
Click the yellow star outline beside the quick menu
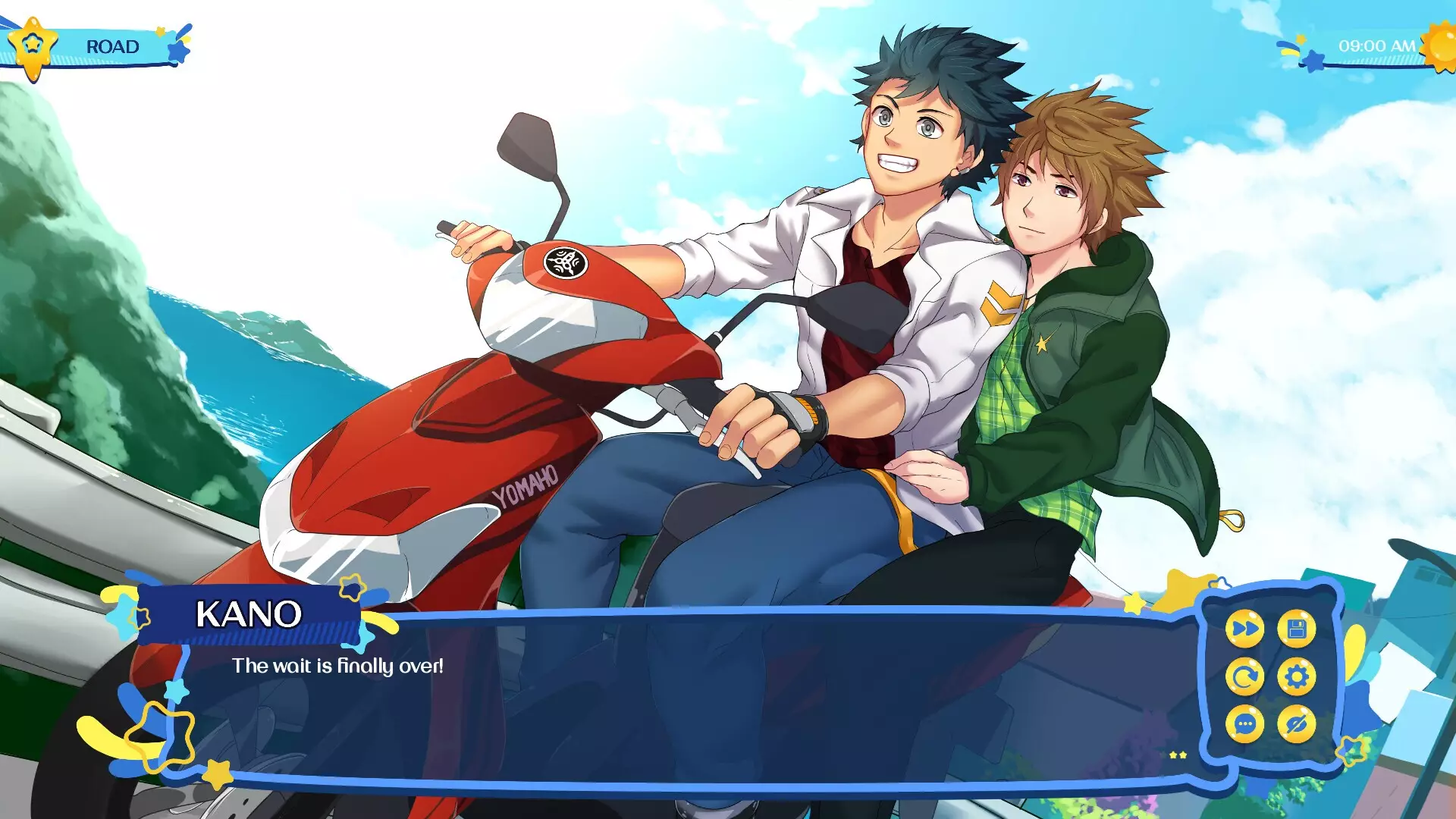pyautogui.click(x=1351, y=749)
